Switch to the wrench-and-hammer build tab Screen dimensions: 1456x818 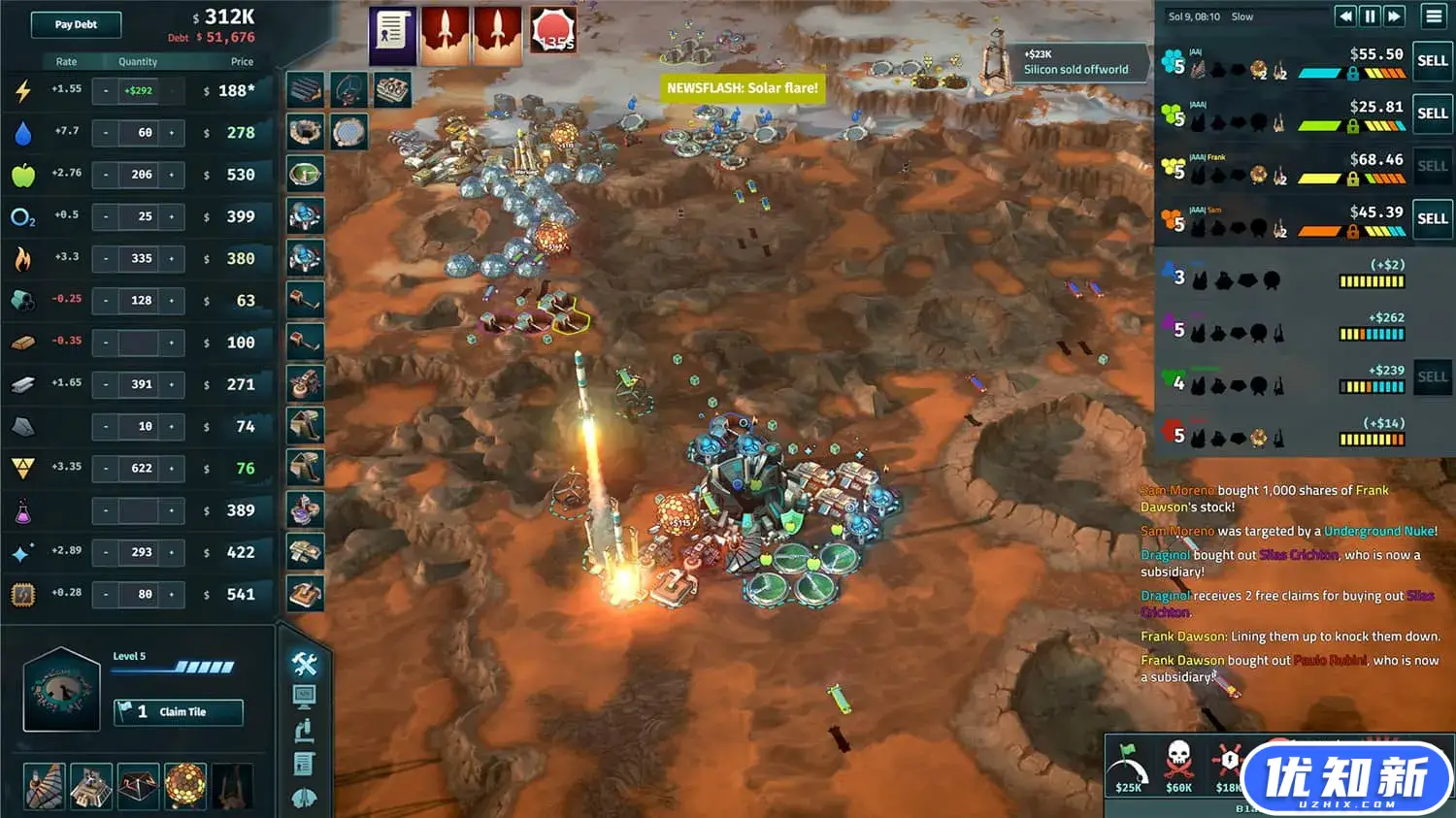(305, 664)
